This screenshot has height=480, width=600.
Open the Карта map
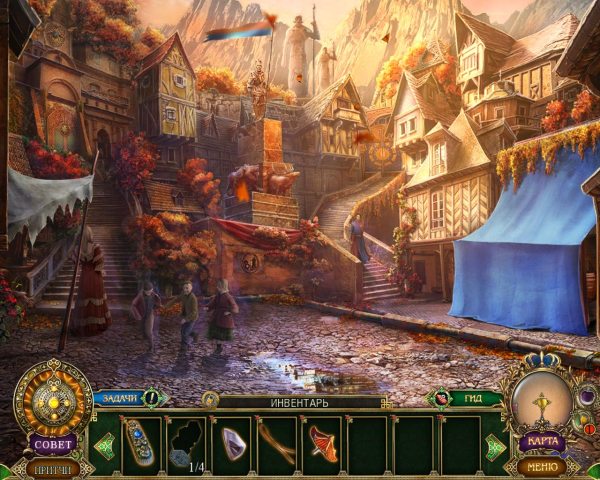tap(542, 442)
